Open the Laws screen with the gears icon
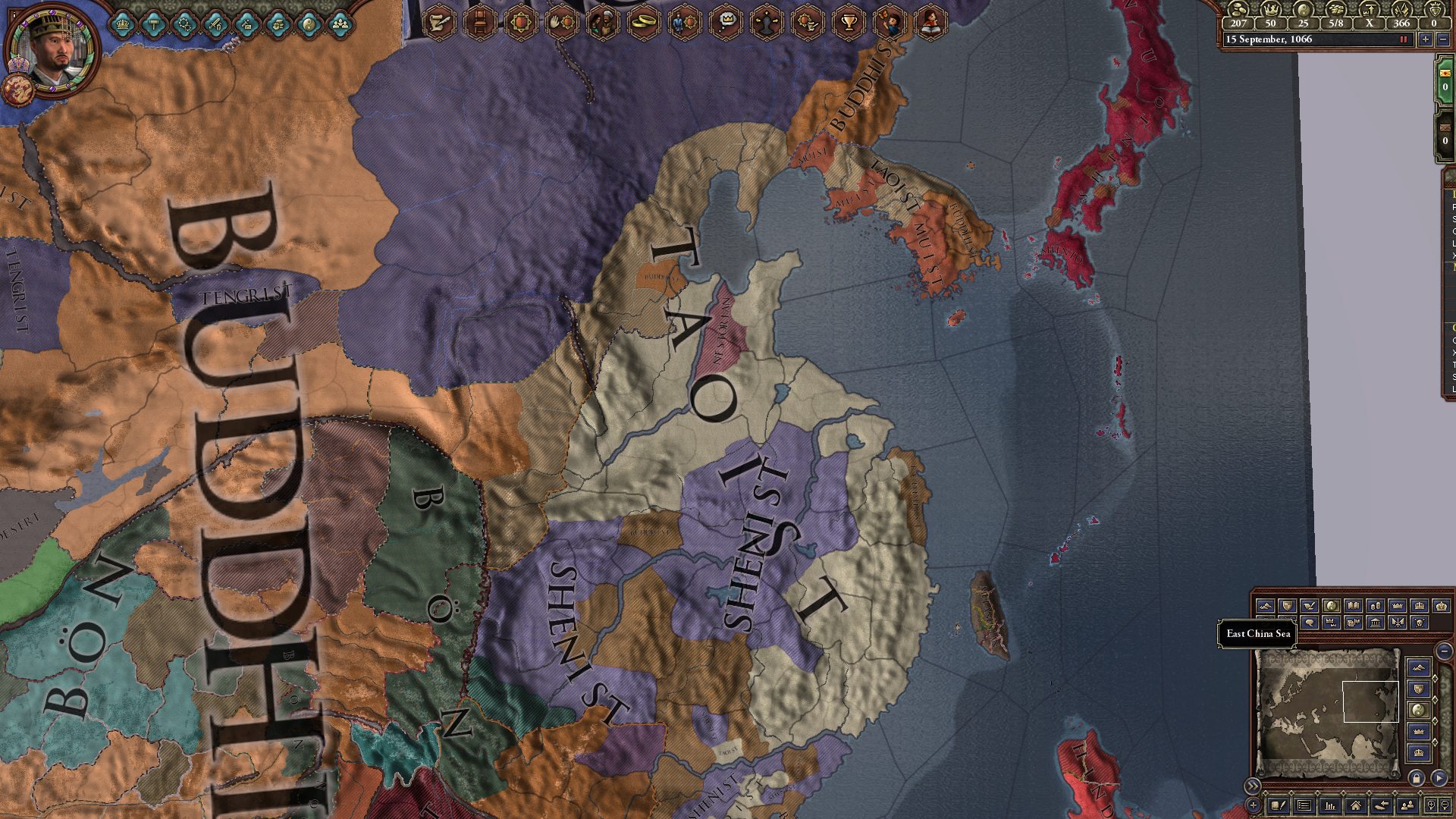This screenshot has height=819, width=1456. coord(184,25)
